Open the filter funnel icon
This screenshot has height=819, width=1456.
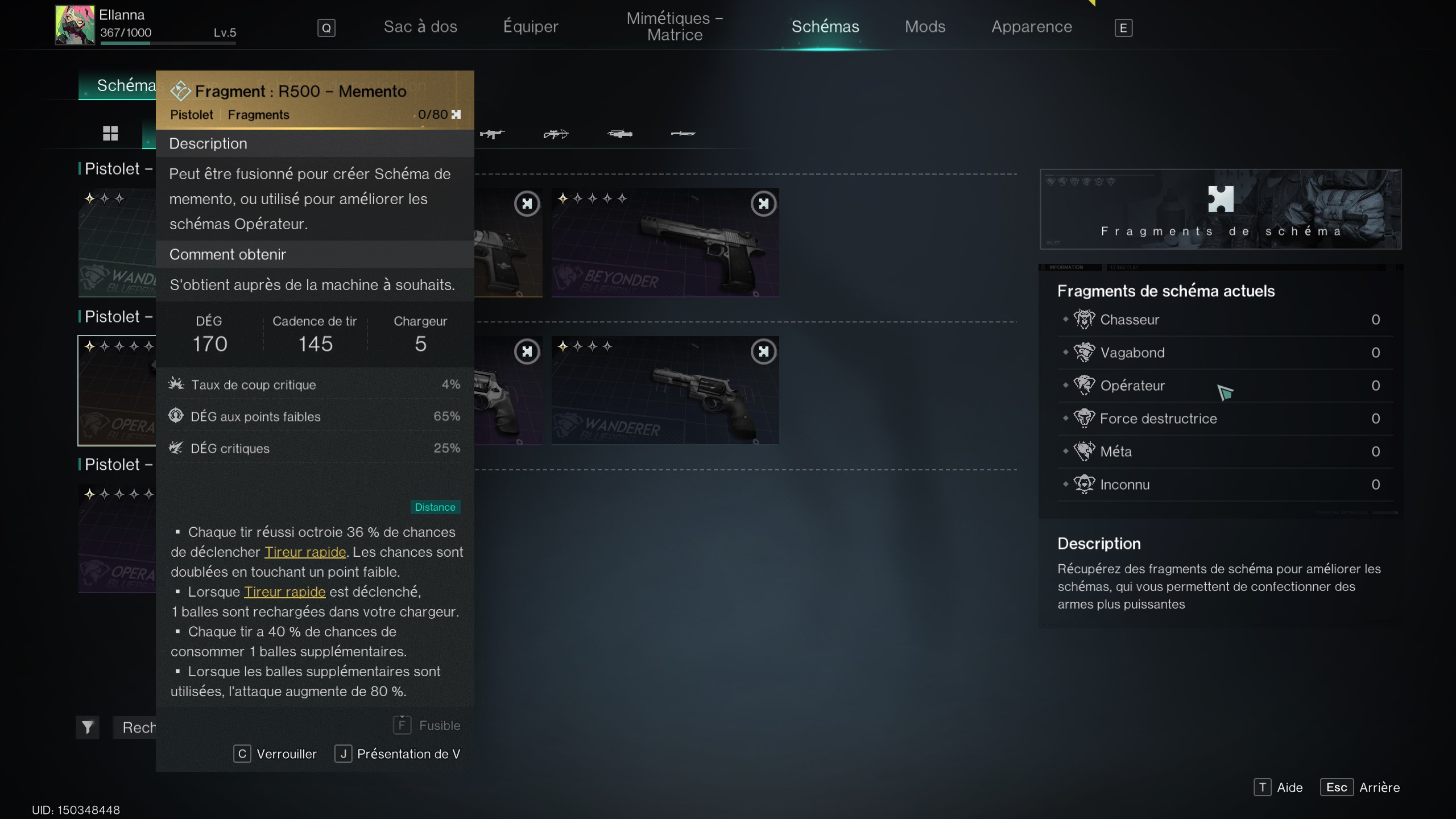coord(88,727)
